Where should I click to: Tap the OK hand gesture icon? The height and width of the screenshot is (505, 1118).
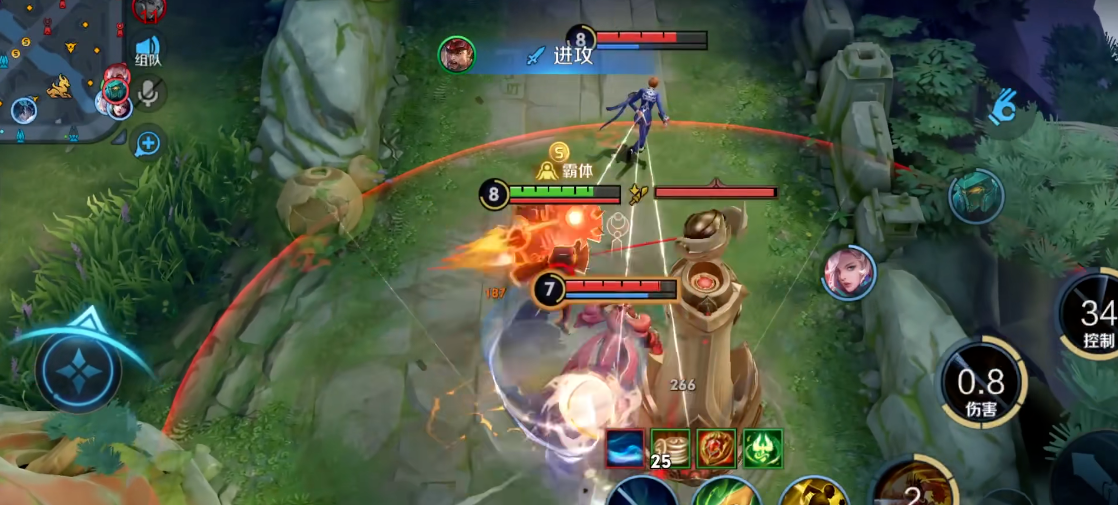1003,107
